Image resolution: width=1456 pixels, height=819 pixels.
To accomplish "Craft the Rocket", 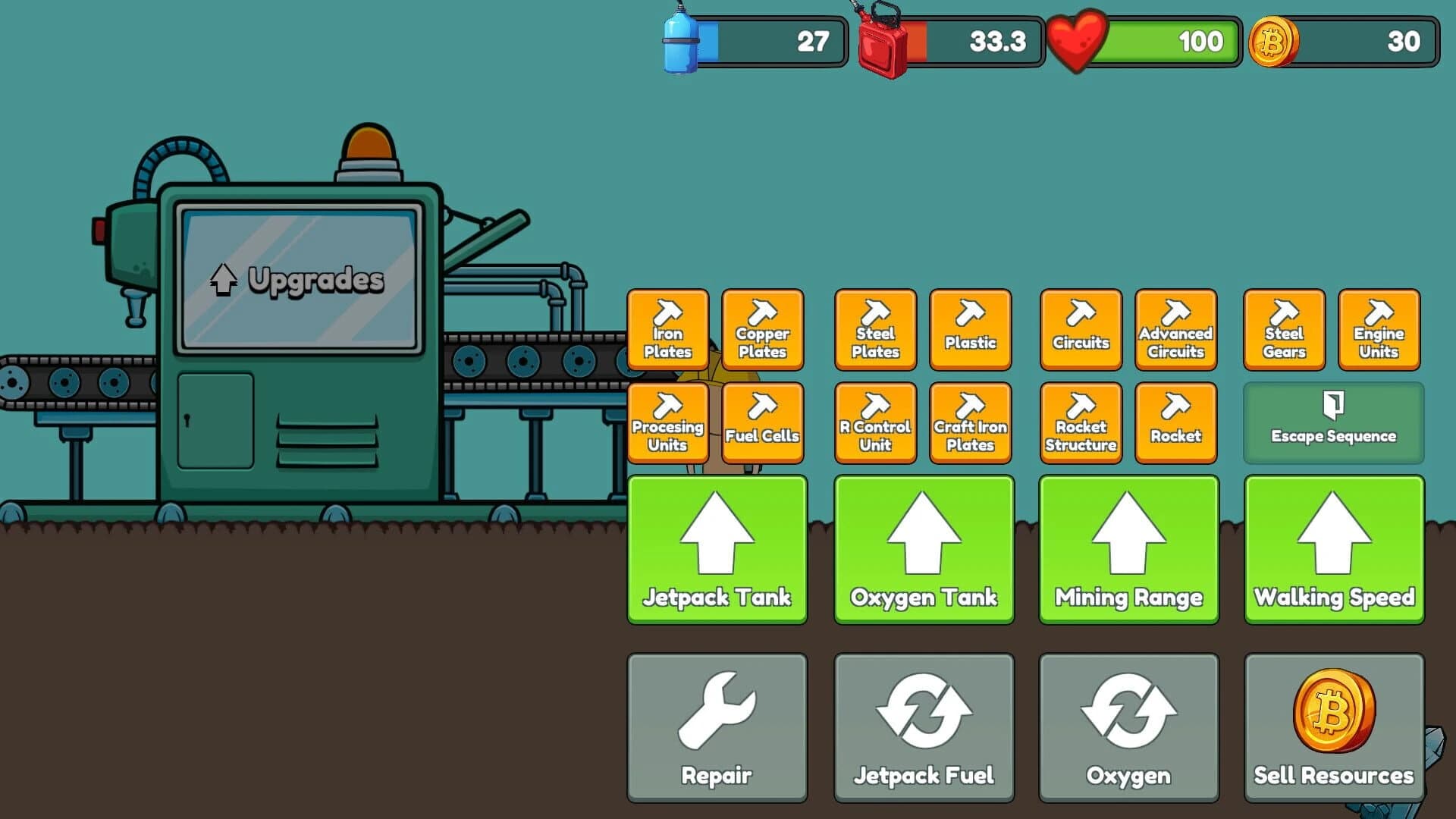I will click(x=1175, y=422).
